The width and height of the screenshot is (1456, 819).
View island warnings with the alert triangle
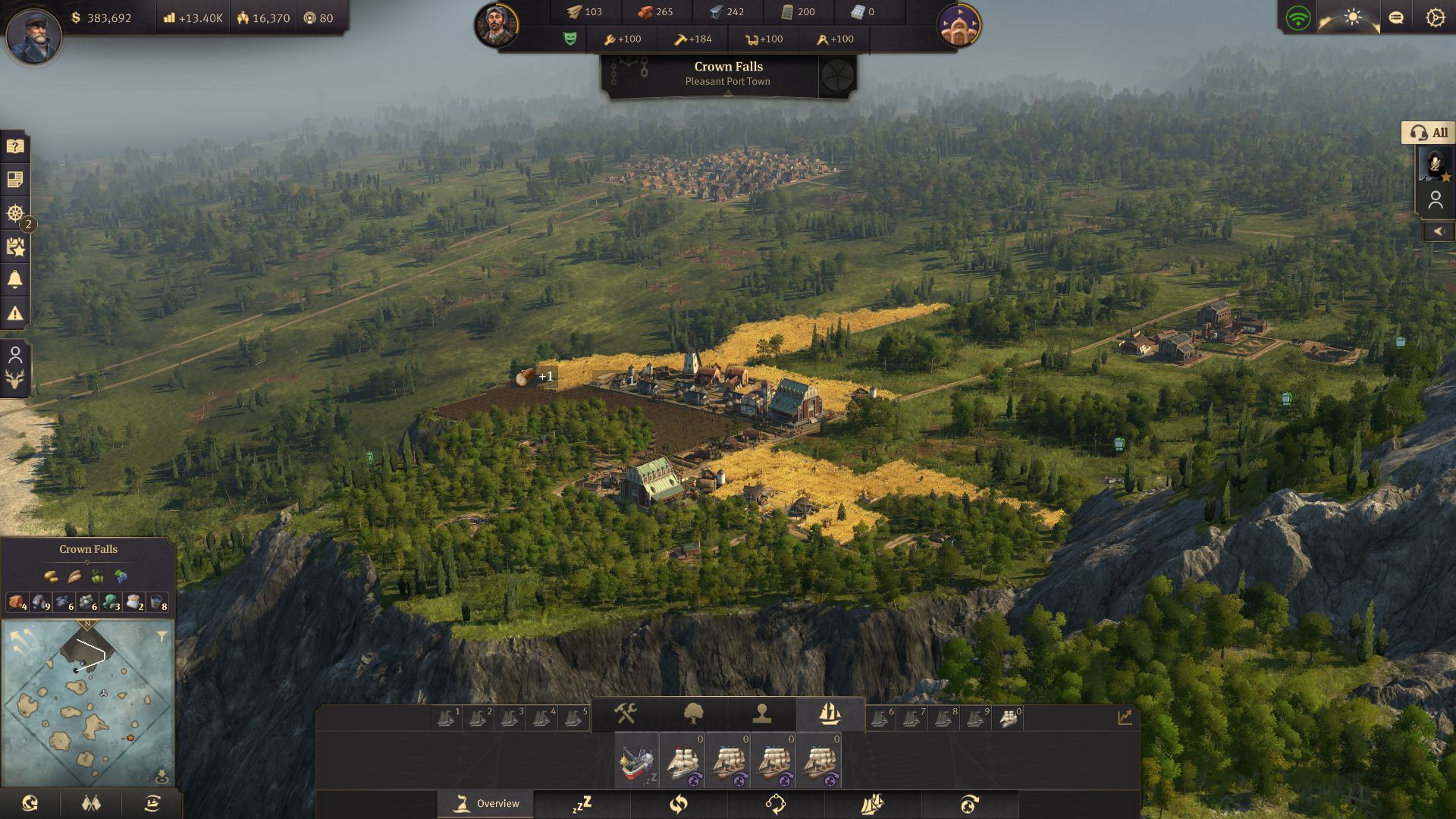14,311
